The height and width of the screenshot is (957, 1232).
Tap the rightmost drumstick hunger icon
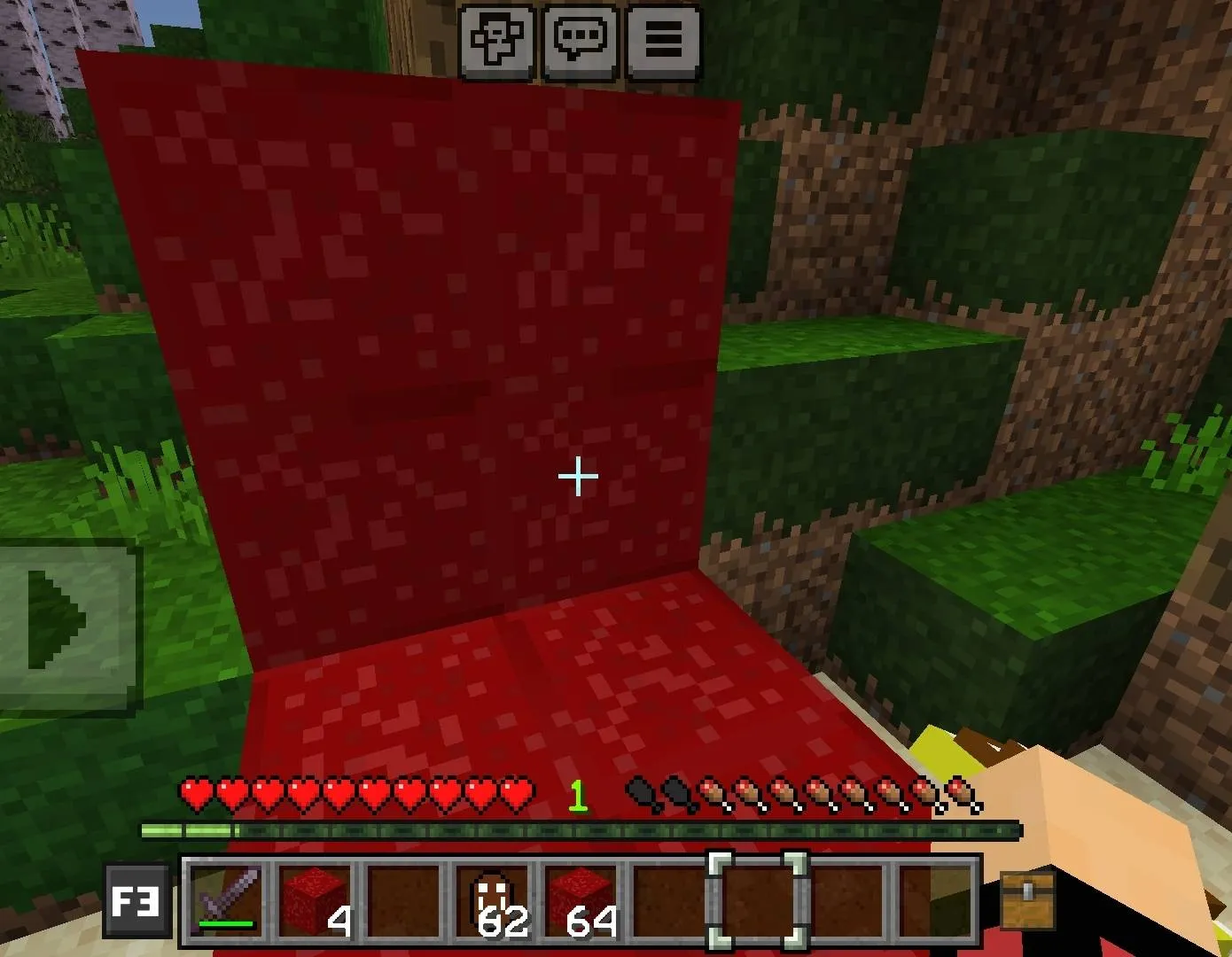click(x=963, y=795)
